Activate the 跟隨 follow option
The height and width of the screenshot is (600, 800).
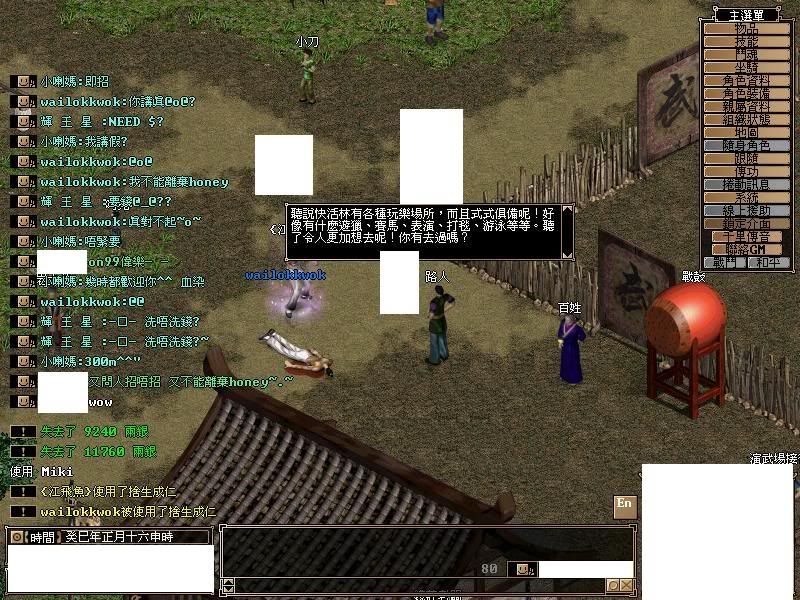click(746, 158)
